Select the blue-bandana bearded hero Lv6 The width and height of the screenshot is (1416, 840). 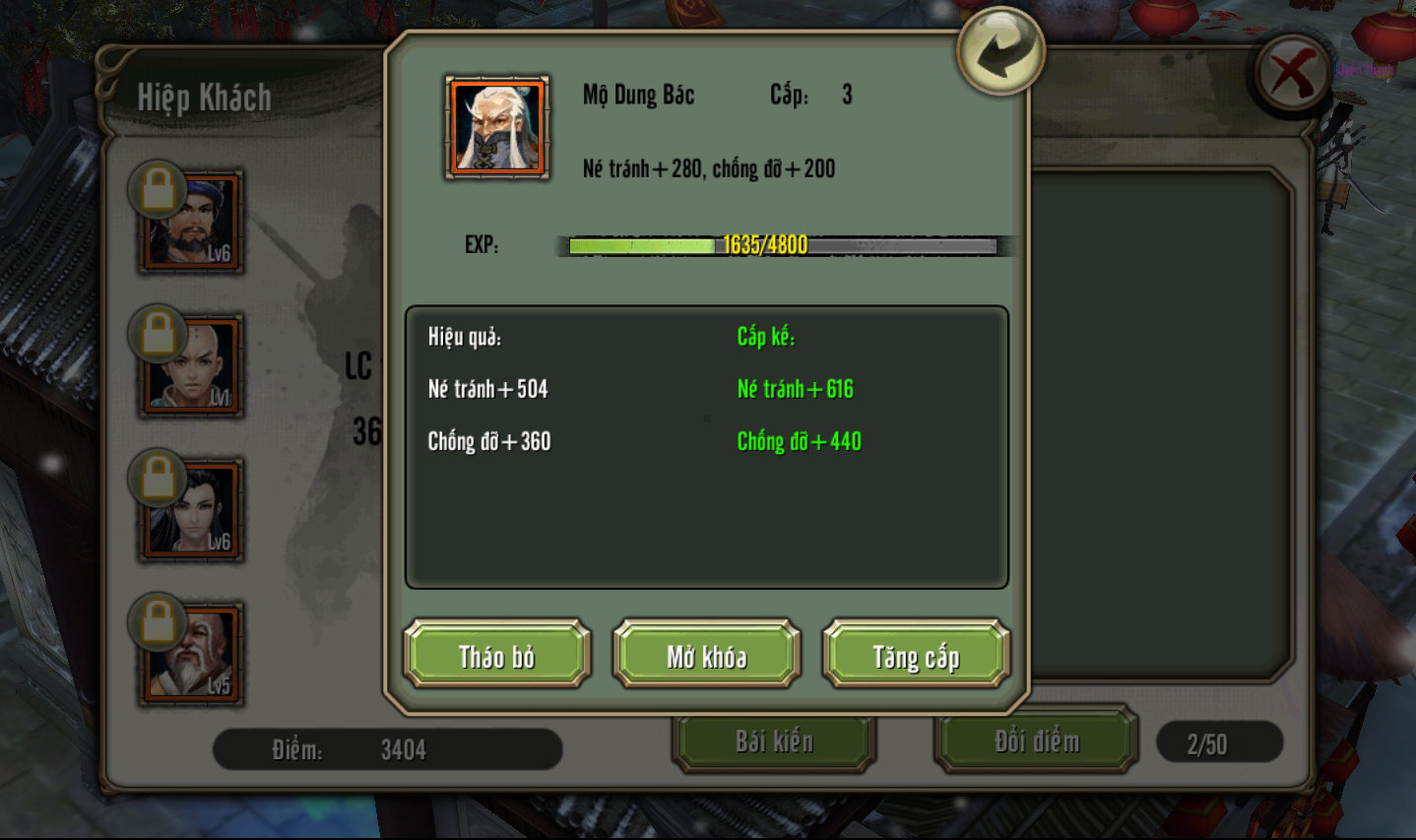pyautogui.click(x=192, y=222)
